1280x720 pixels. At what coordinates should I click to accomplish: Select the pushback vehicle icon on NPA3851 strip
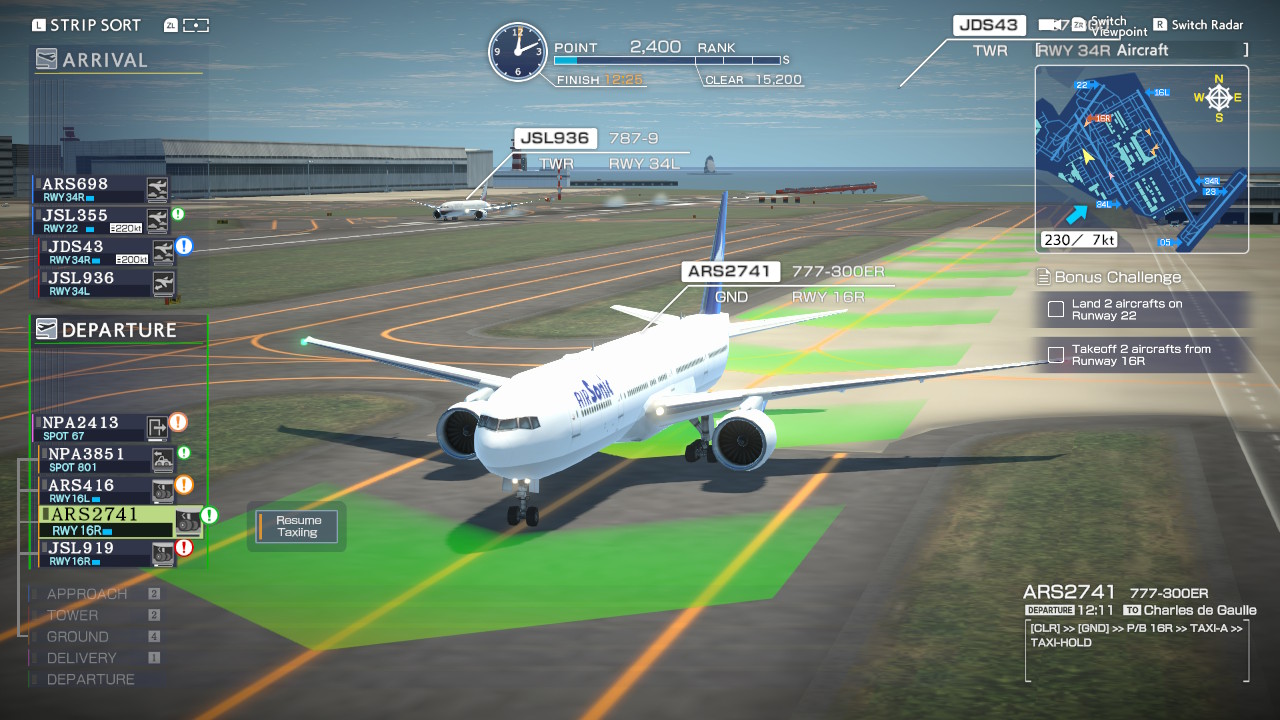coord(160,461)
